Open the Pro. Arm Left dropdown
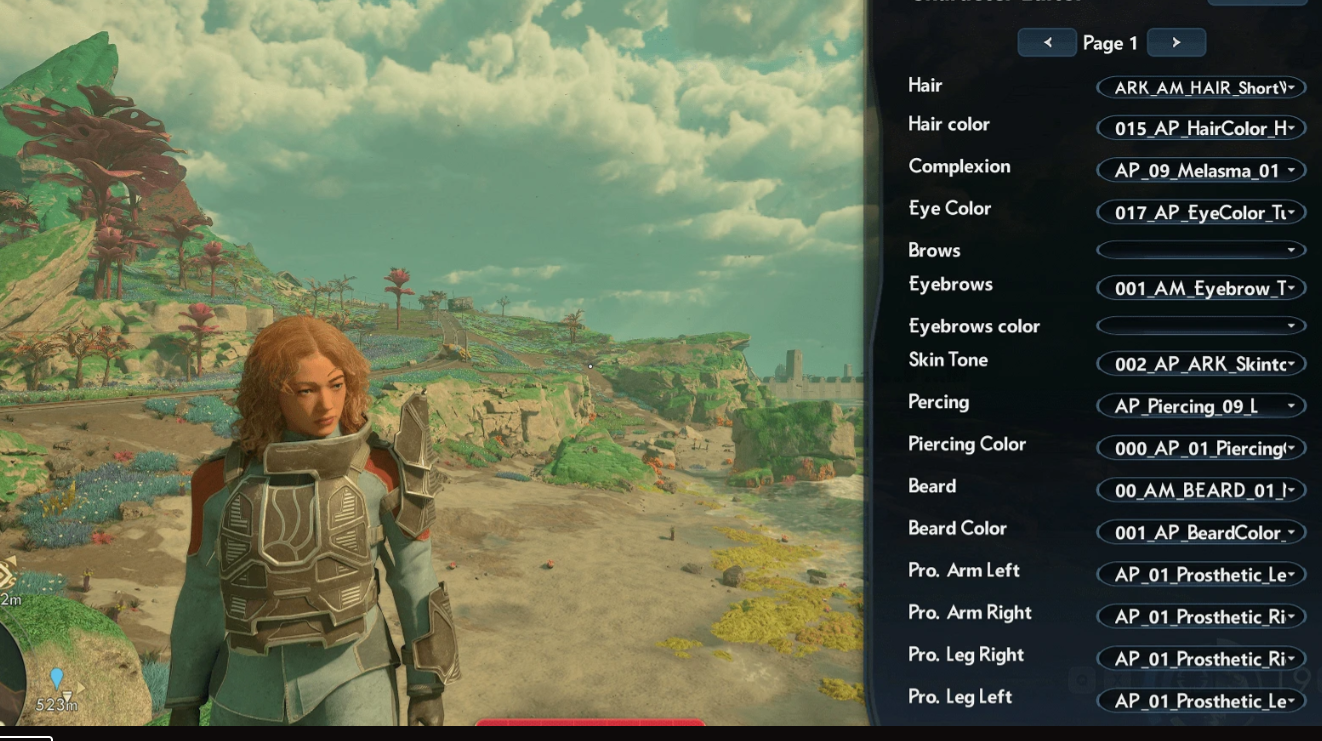The height and width of the screenshot is (741, 1322). (x=1201, y=574)
